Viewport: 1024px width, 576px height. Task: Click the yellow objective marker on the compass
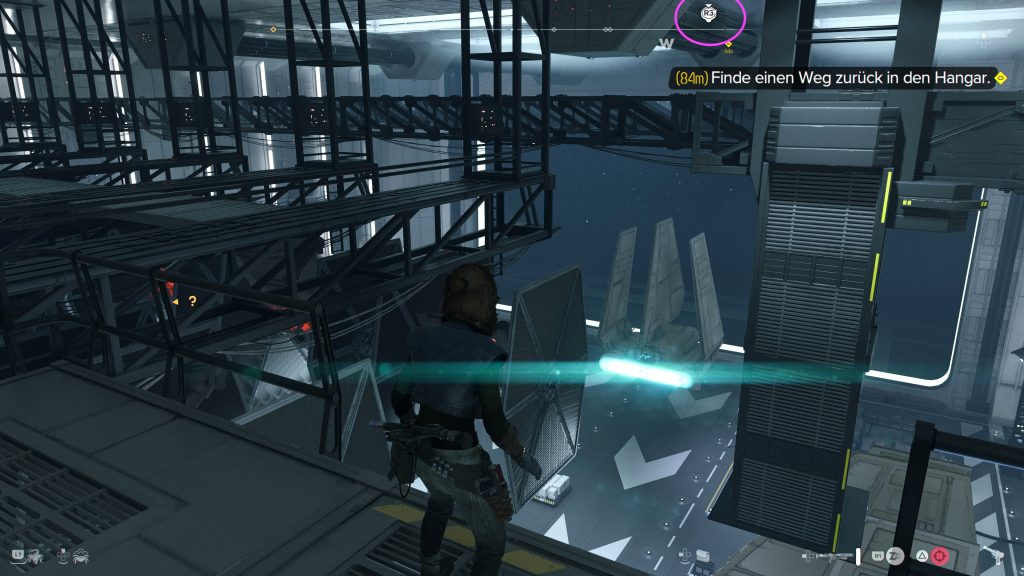[x=728, y=45]
